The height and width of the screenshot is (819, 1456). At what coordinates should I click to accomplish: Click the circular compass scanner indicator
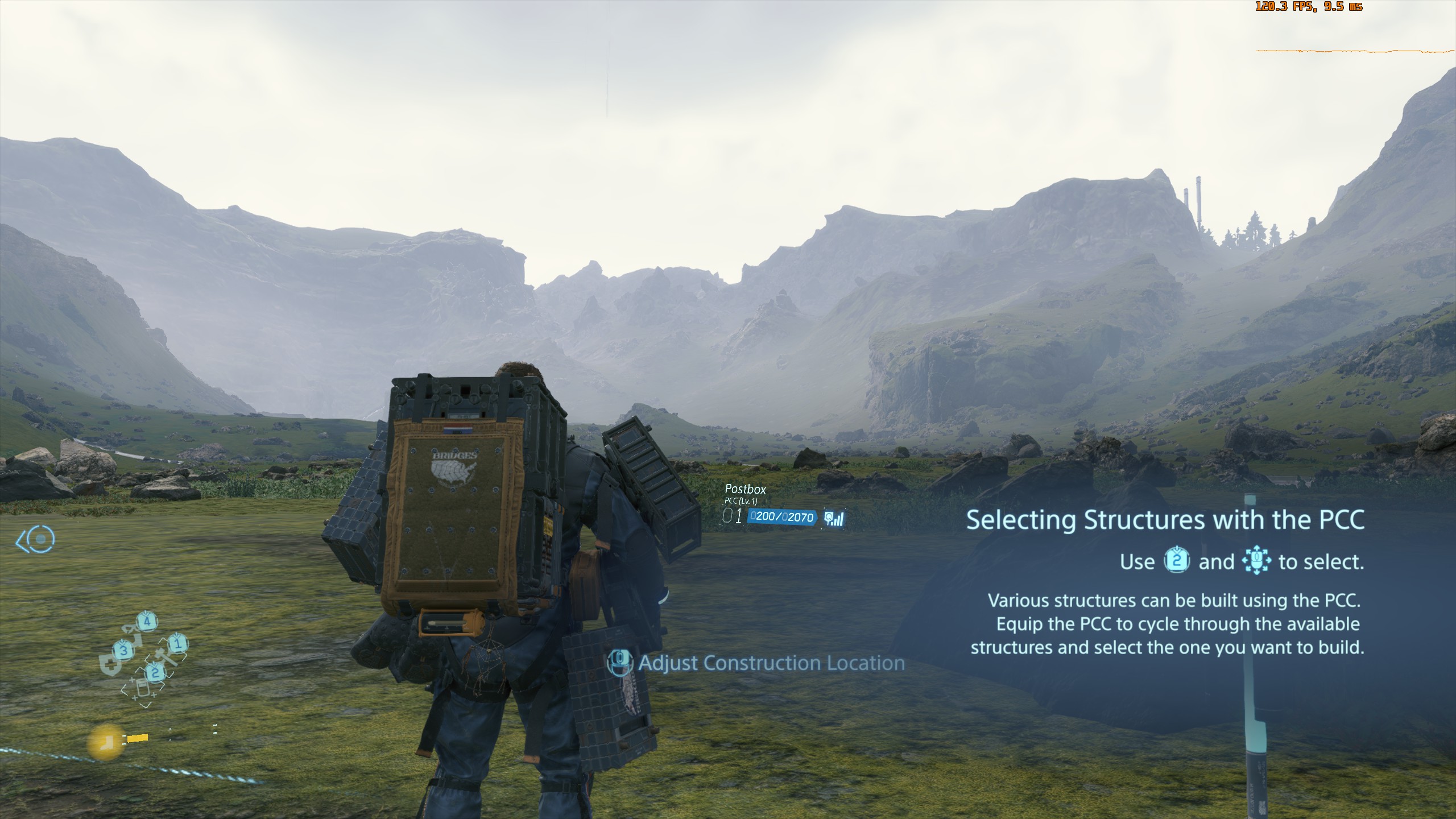[x=41, y=539]
